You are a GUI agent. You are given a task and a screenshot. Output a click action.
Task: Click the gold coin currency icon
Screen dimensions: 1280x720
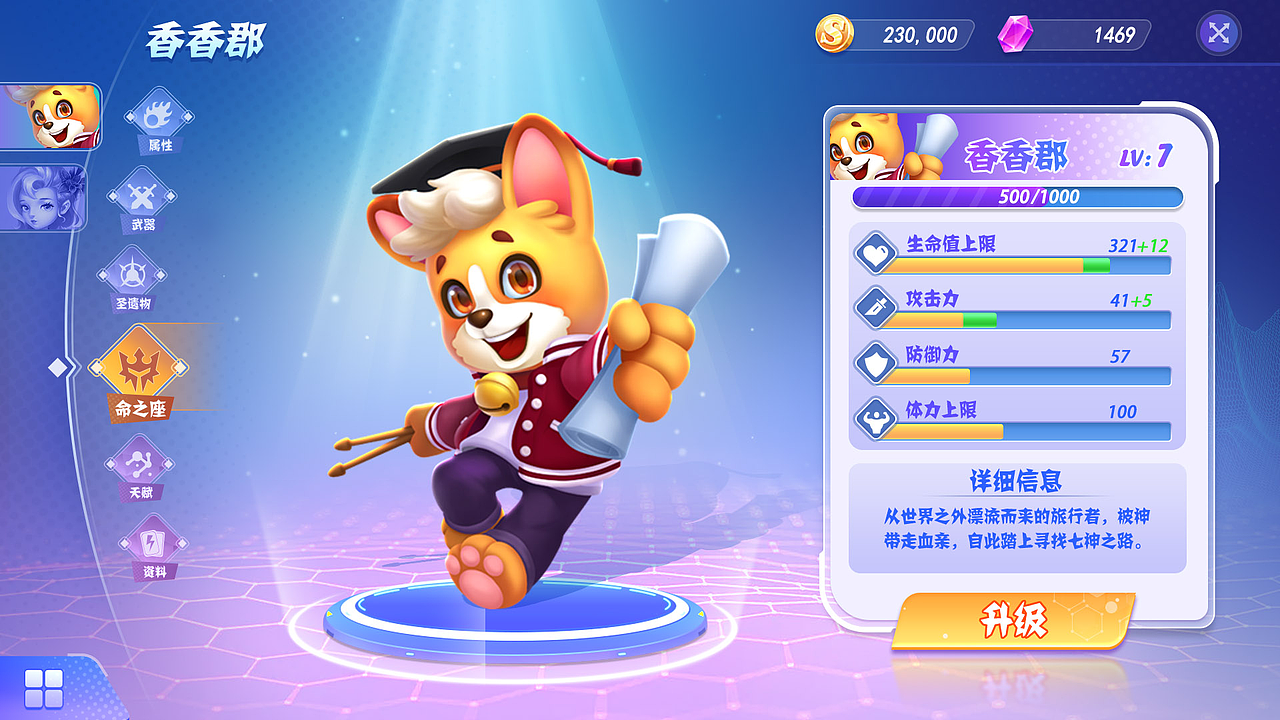[836, 34]
